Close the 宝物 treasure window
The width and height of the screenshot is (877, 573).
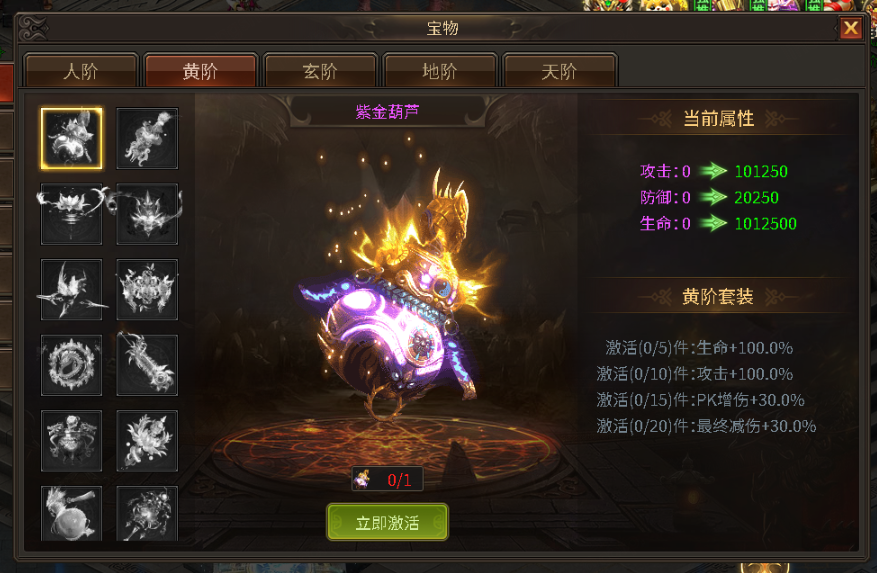coord(850,28)
